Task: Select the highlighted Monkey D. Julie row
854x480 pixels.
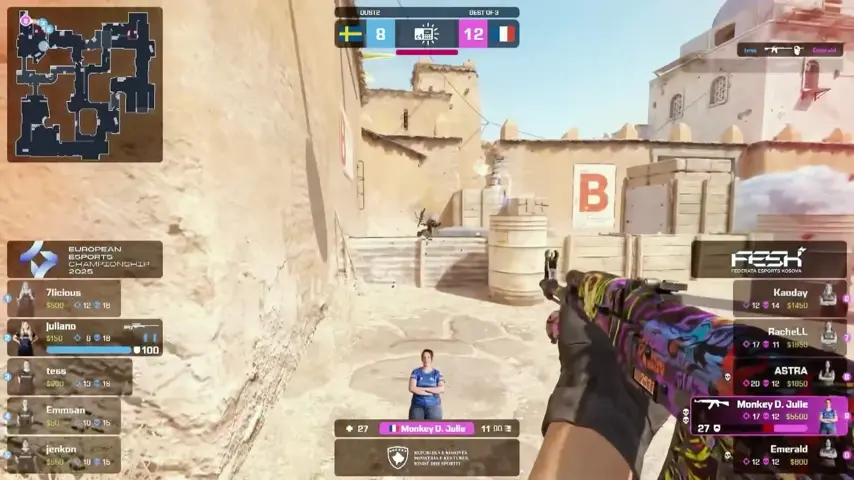Action: click(768, 415)
